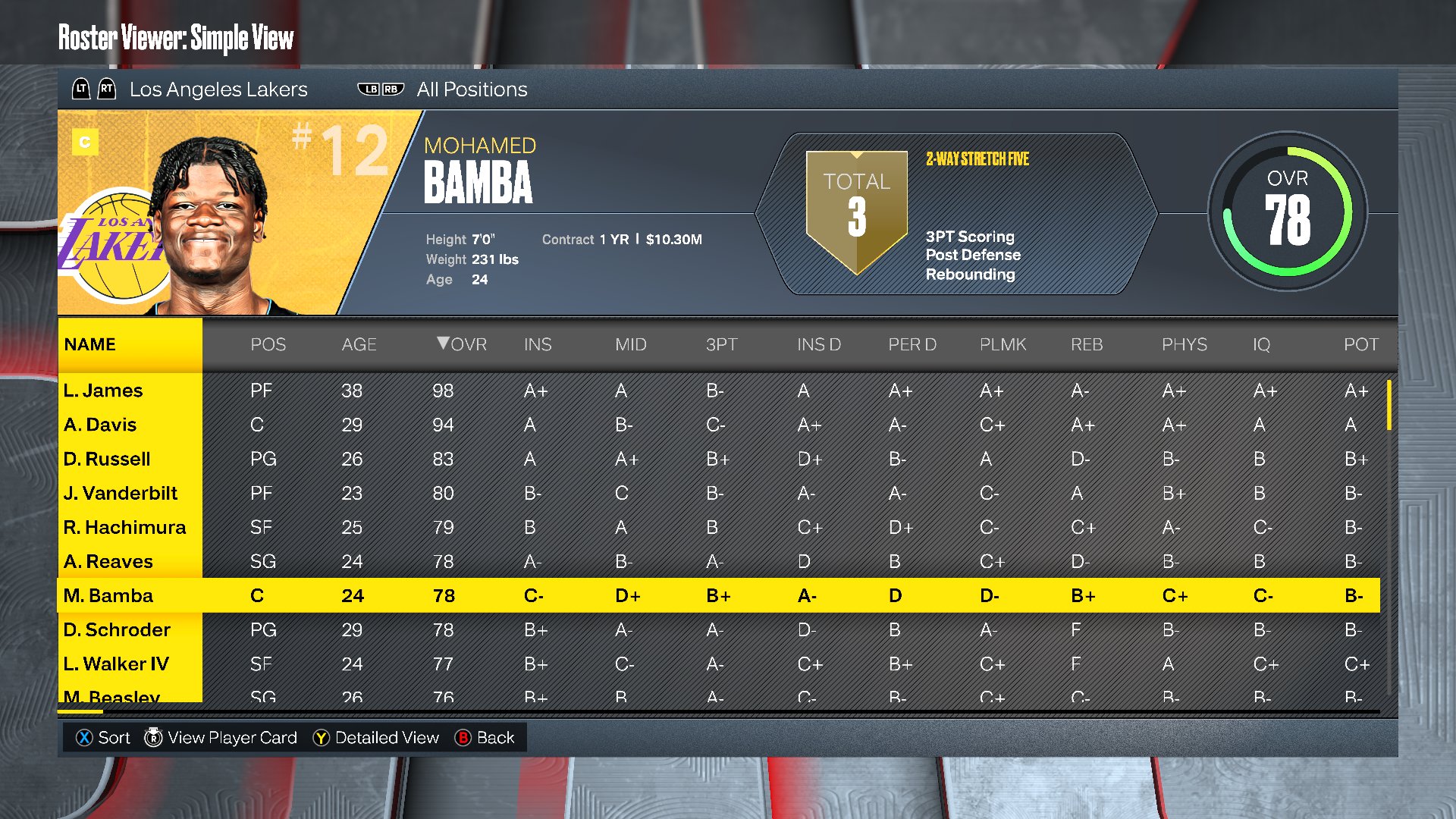
Task: Sort roster by OVR column header
Action: click(x=463, y=344)
